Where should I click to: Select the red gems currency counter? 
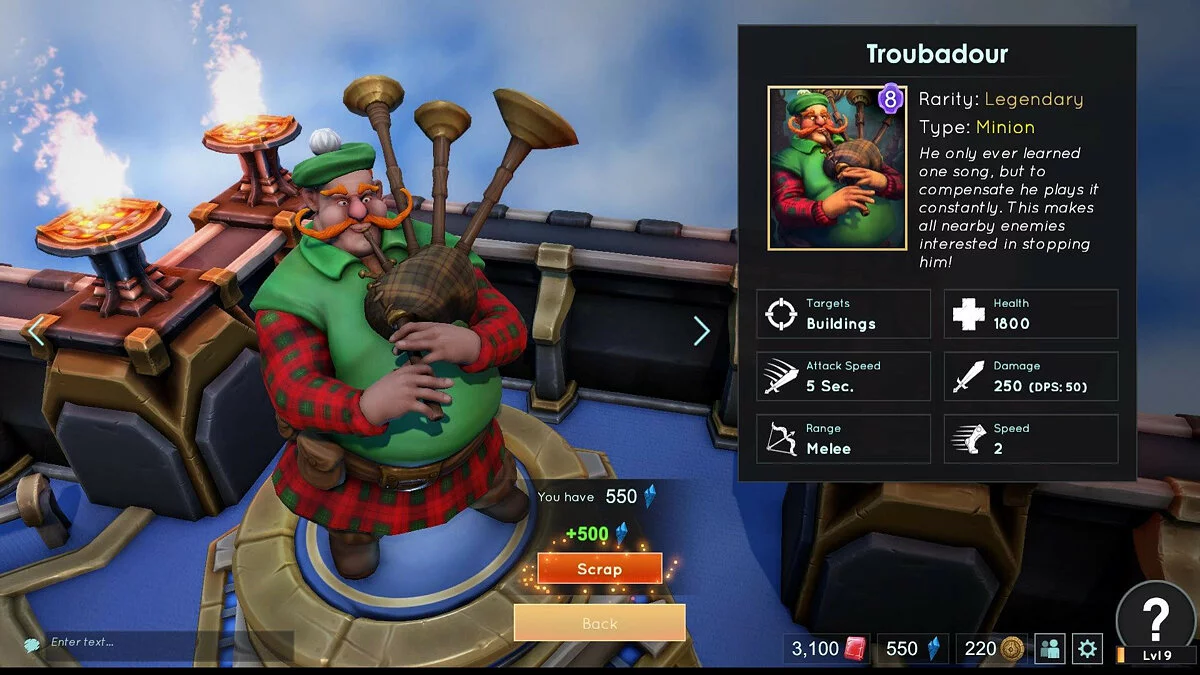pyautogui.click(x=826, y=649)
